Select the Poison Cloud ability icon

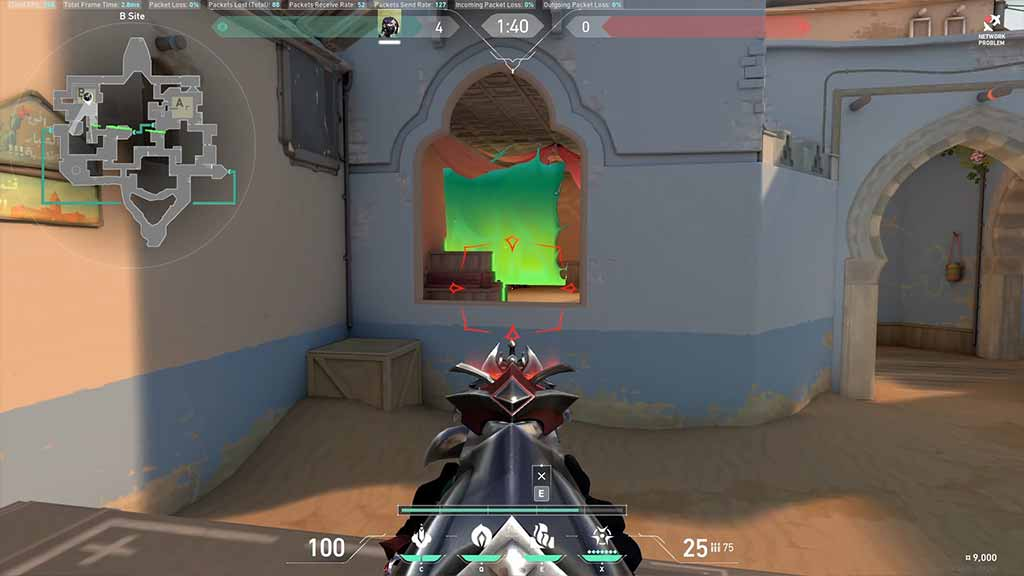(480, 537)
